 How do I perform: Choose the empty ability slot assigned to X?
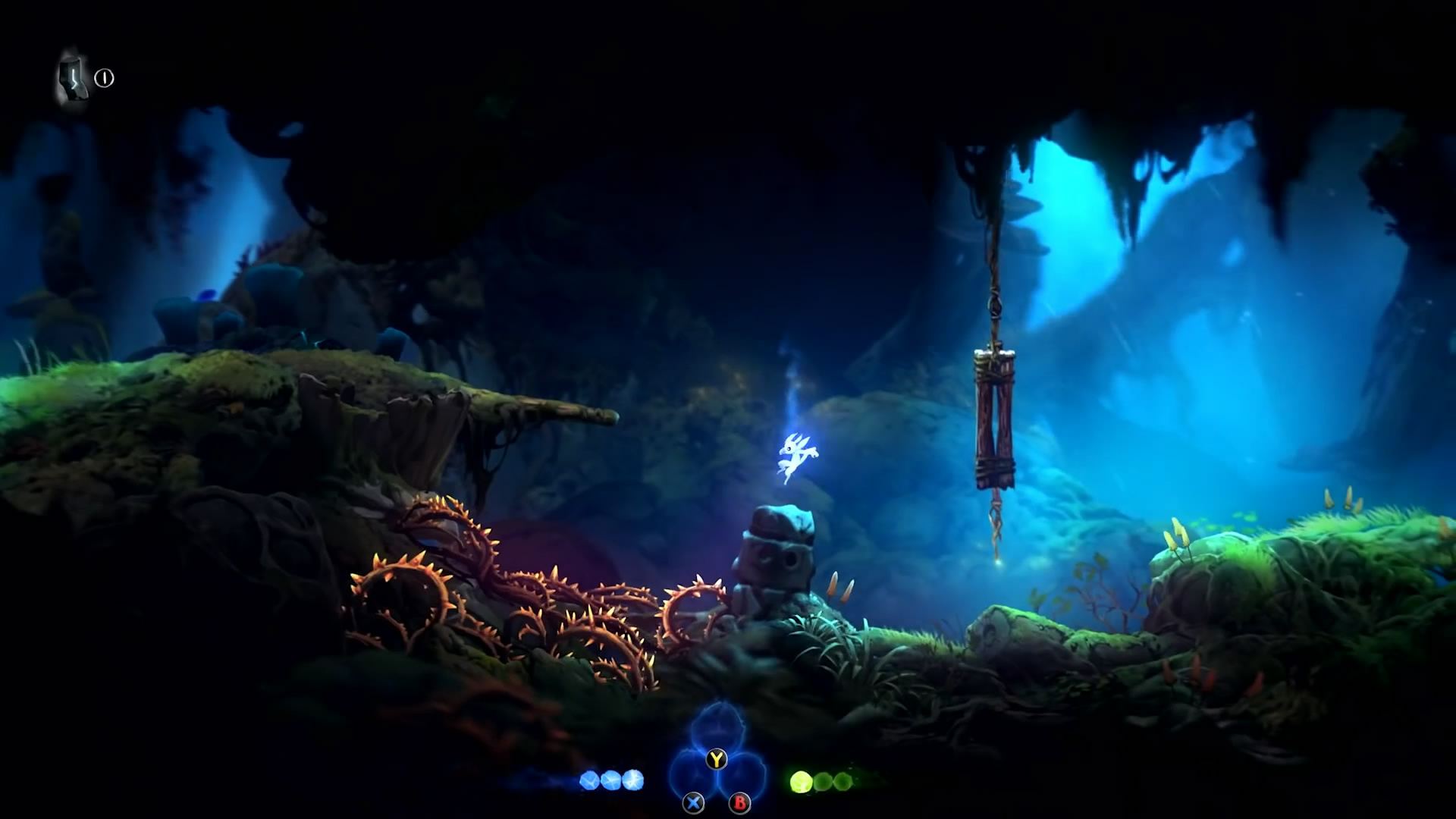692,780
